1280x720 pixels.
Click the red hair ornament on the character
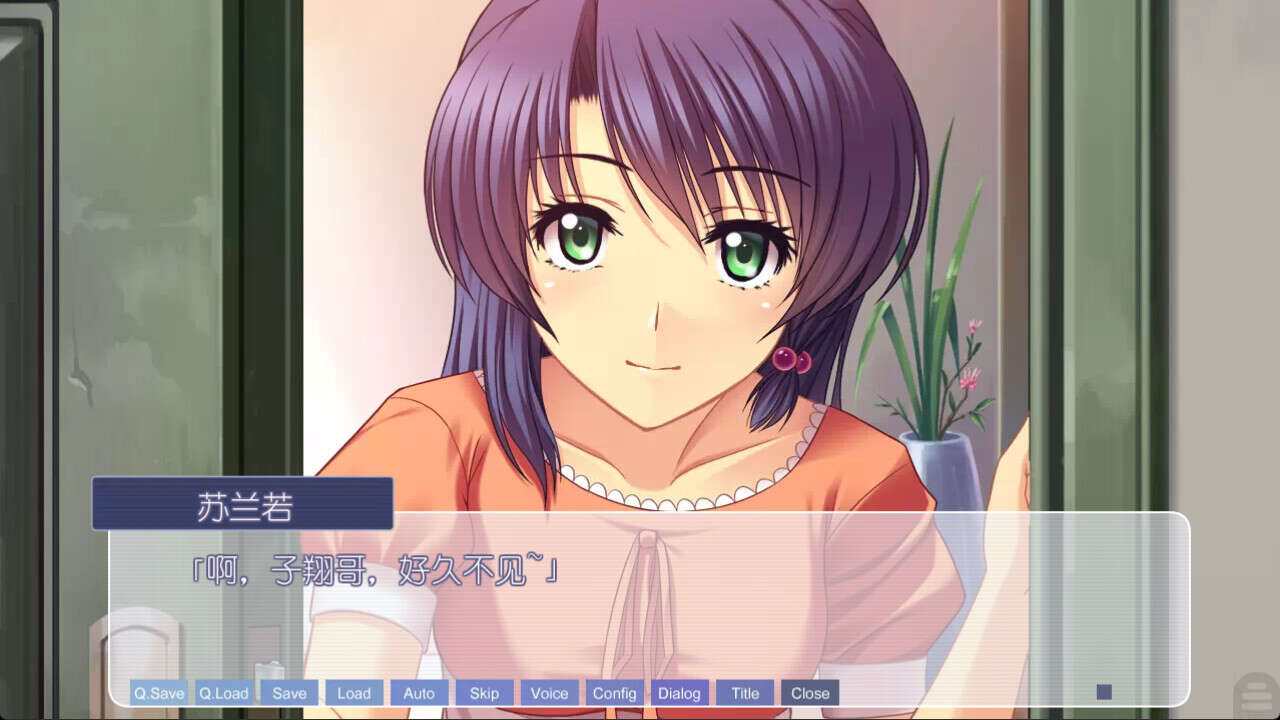tap(793, 358)
